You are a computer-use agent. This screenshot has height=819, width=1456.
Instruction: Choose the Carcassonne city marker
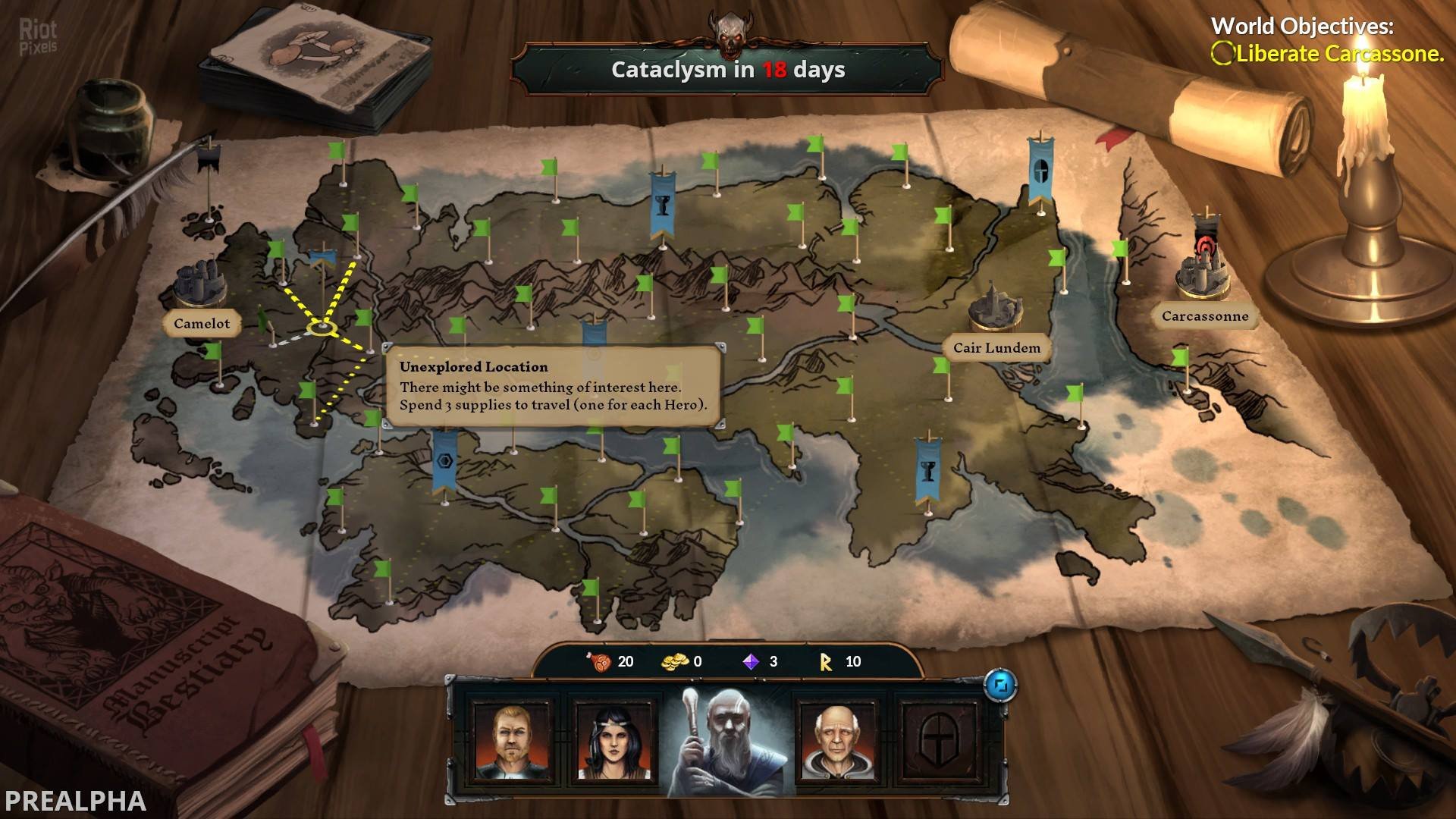[1204, 316]
